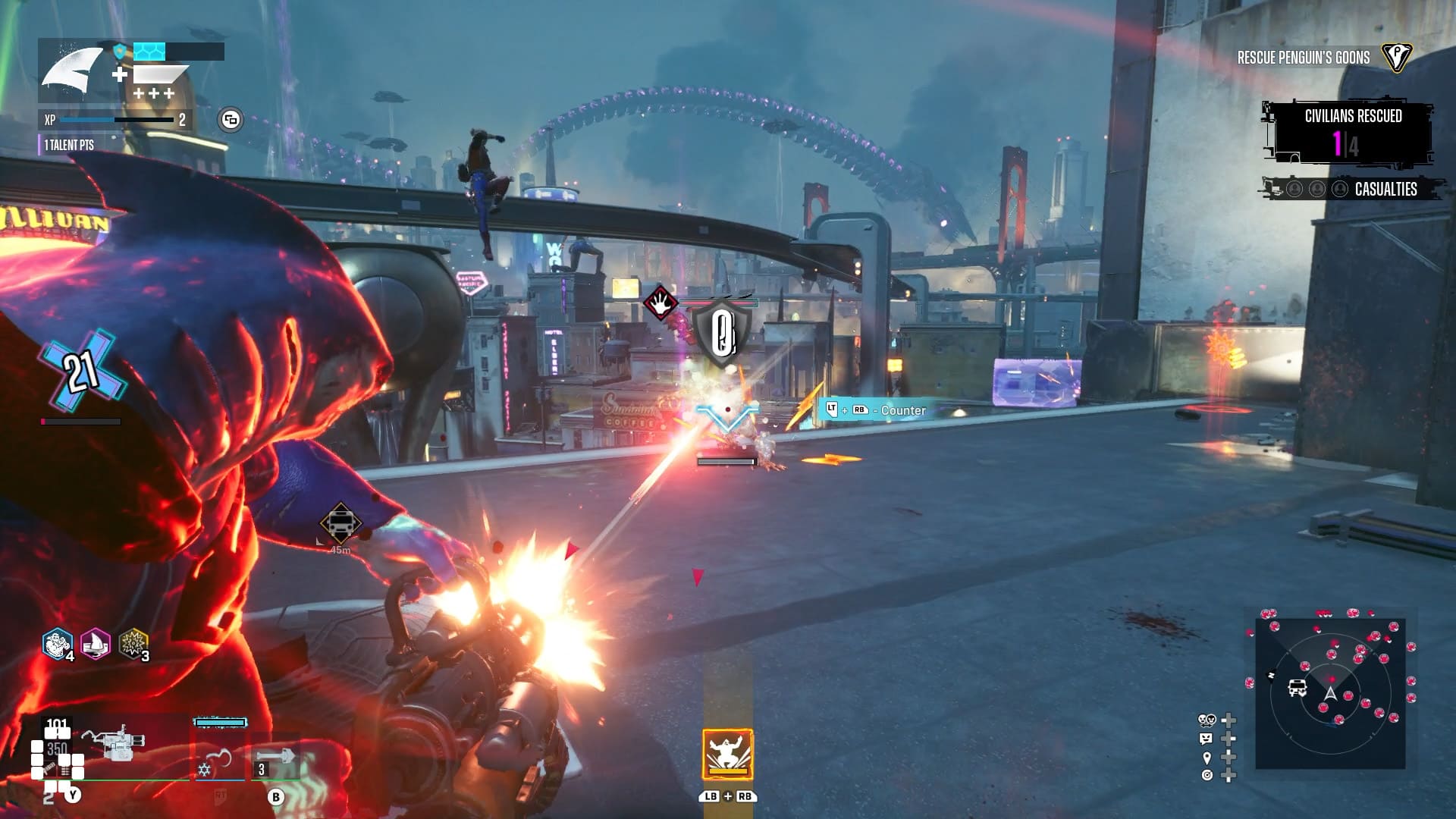The width and height of the screenshot is (1456, 819).
Task: Select the minigun weapon slot
Action: (x=114, y=742)
